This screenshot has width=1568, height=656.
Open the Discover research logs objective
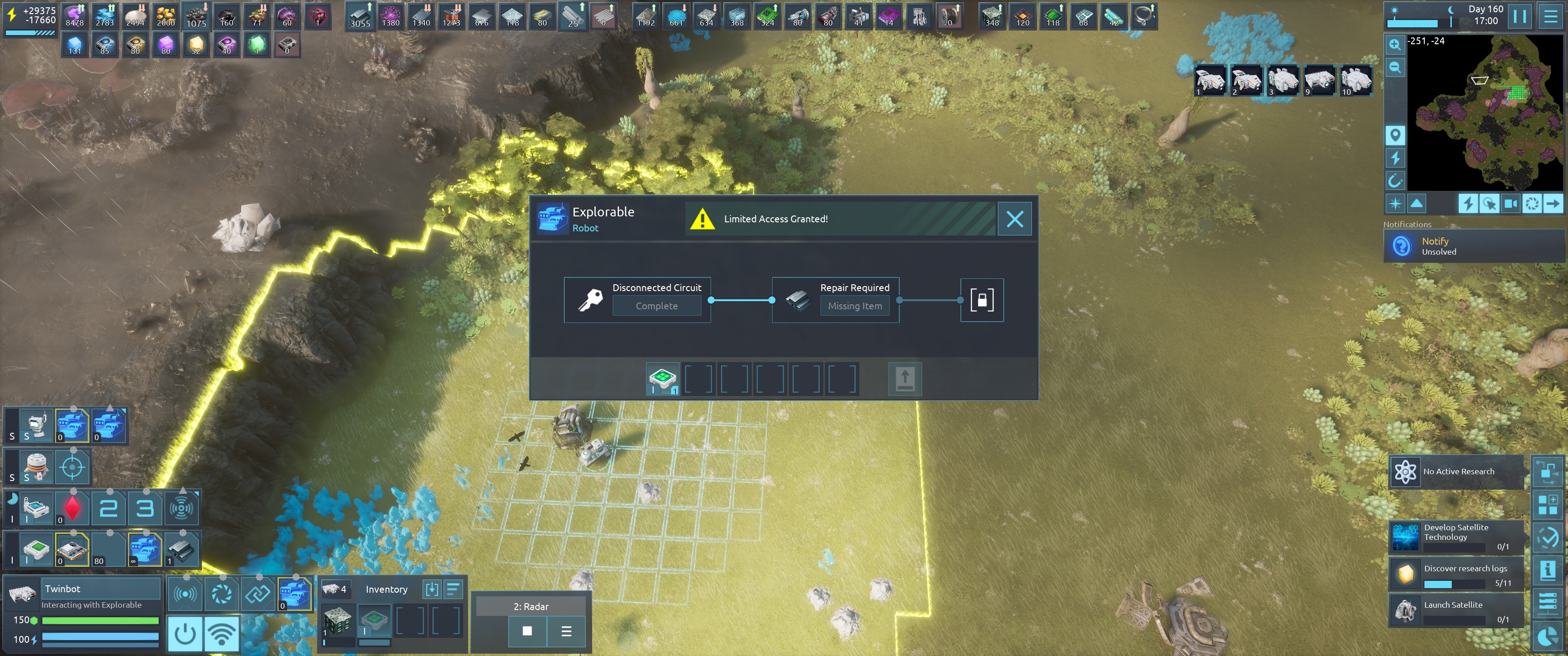coord(1456,574)
